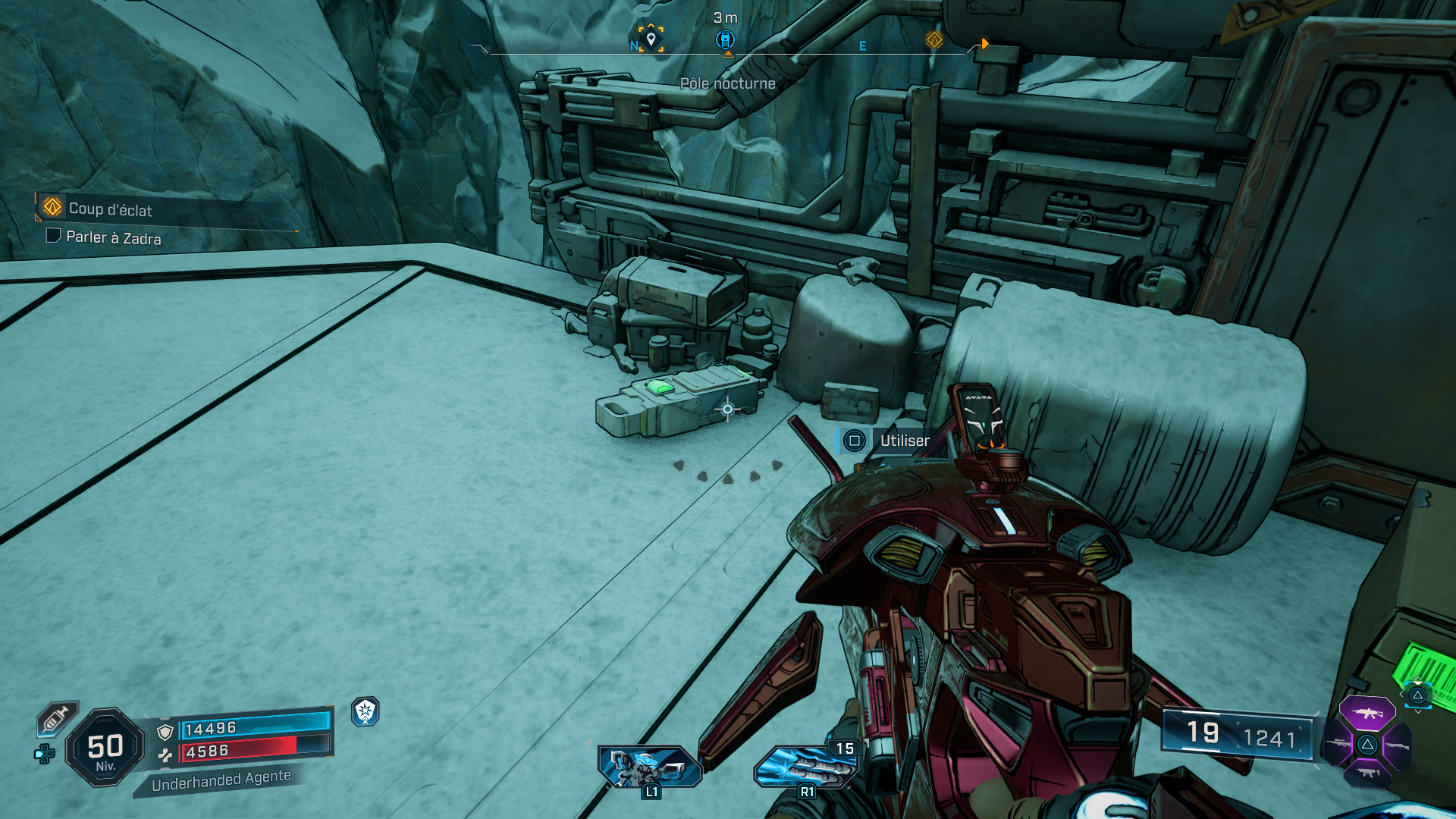
Task: Activate the ordnance ability marked R1
Action: point(805,766)
